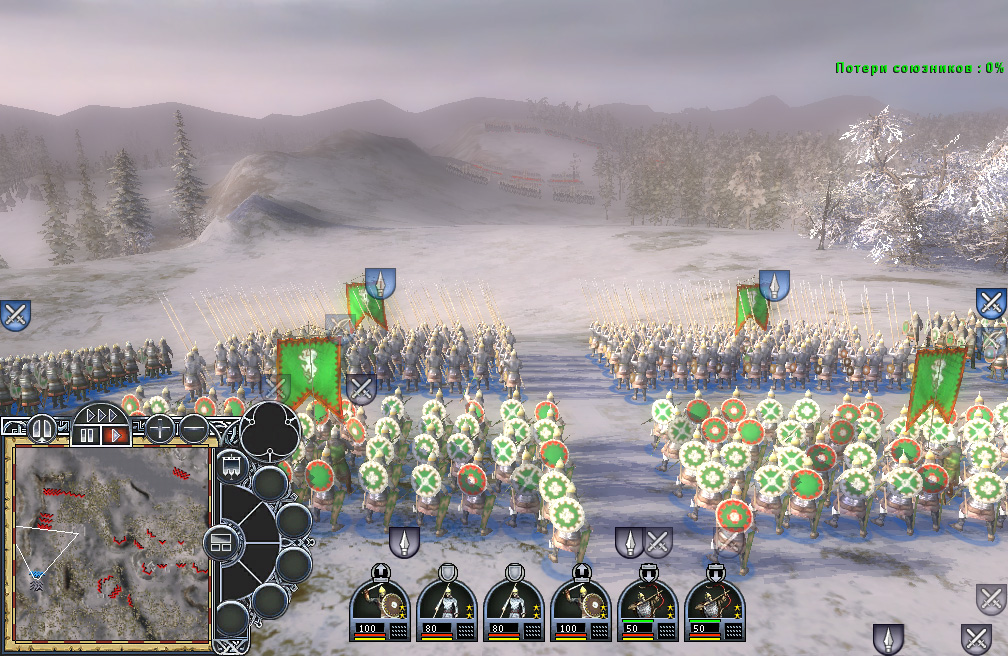Select the formation blocks icon on the command wheel
Image resolution: width=1008 pixels, height=656 pixels.
(220, 543)
